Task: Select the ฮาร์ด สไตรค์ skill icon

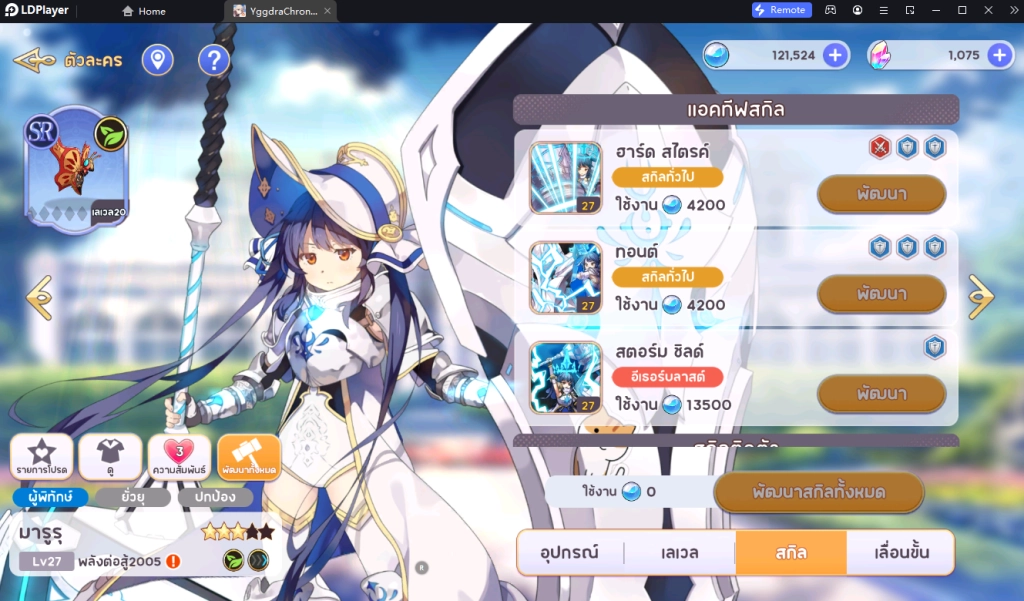Action: coord(566,178)
